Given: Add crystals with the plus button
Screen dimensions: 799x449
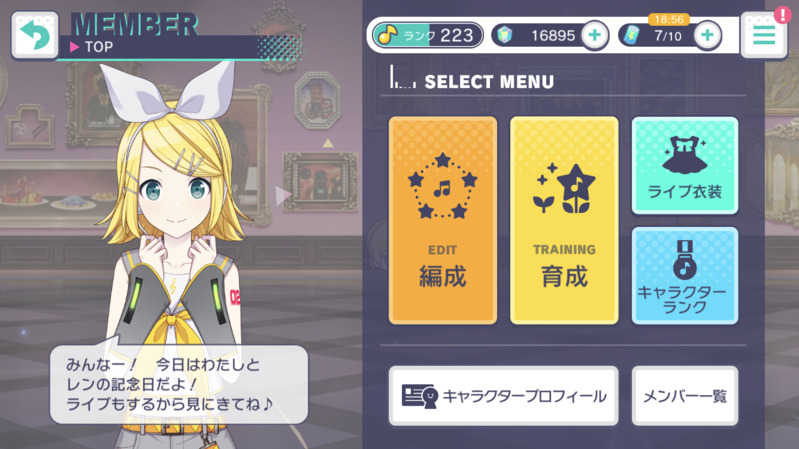Looking at the screenshot, I should [594, 36].
